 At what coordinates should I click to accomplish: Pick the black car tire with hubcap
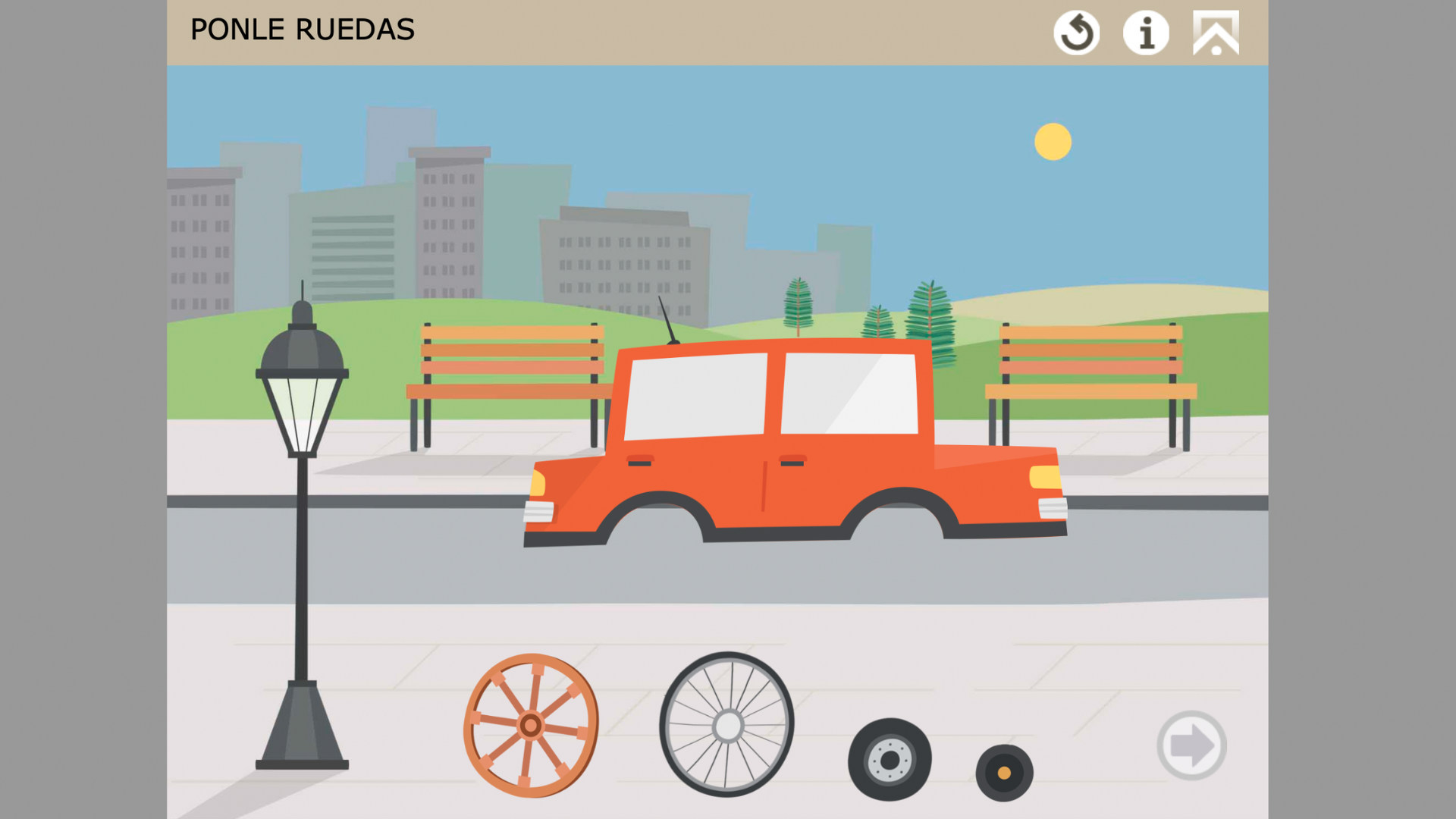(x=890, y=759)
